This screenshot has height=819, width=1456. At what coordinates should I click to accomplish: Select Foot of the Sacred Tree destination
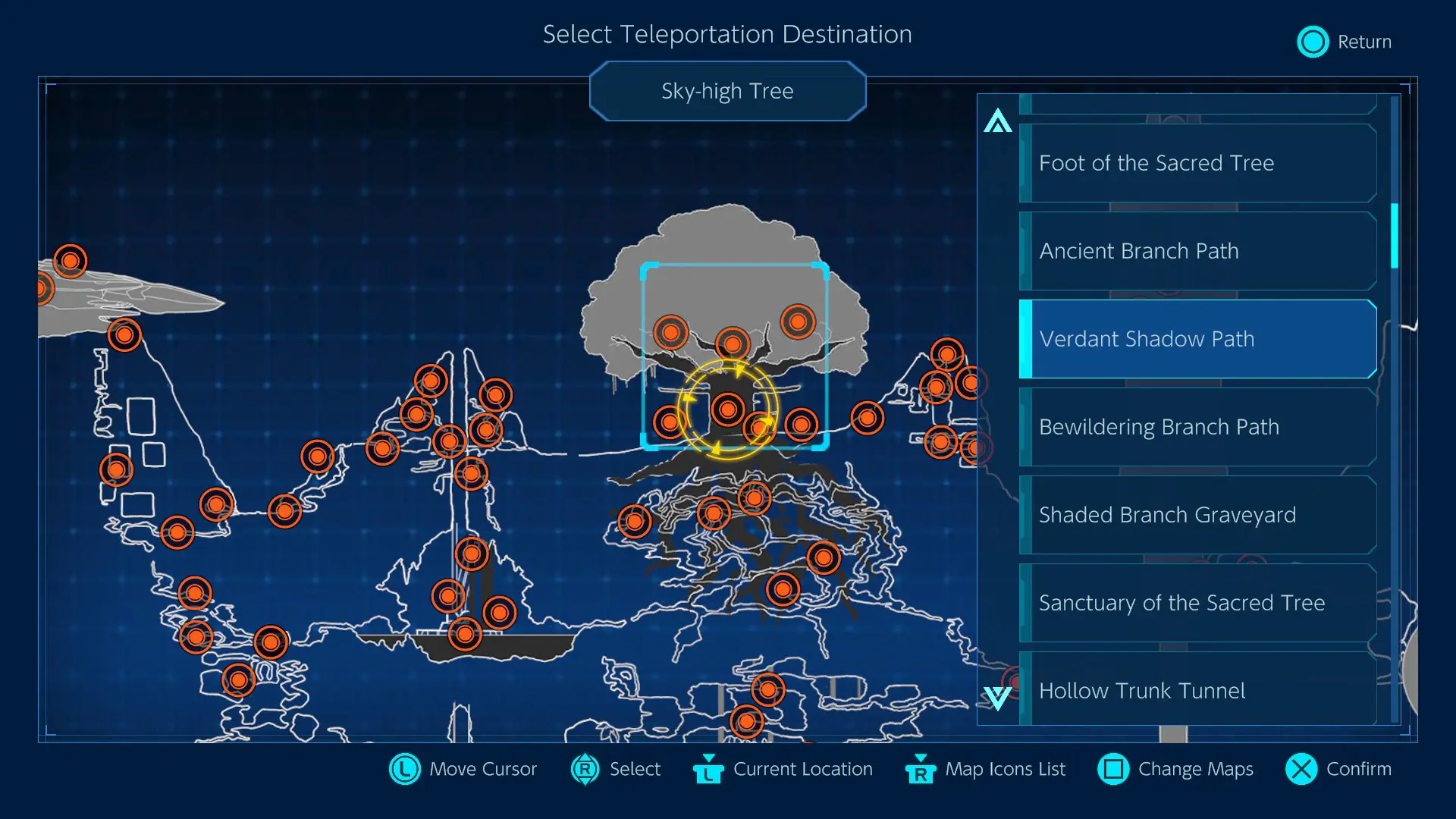[1198, 163]
